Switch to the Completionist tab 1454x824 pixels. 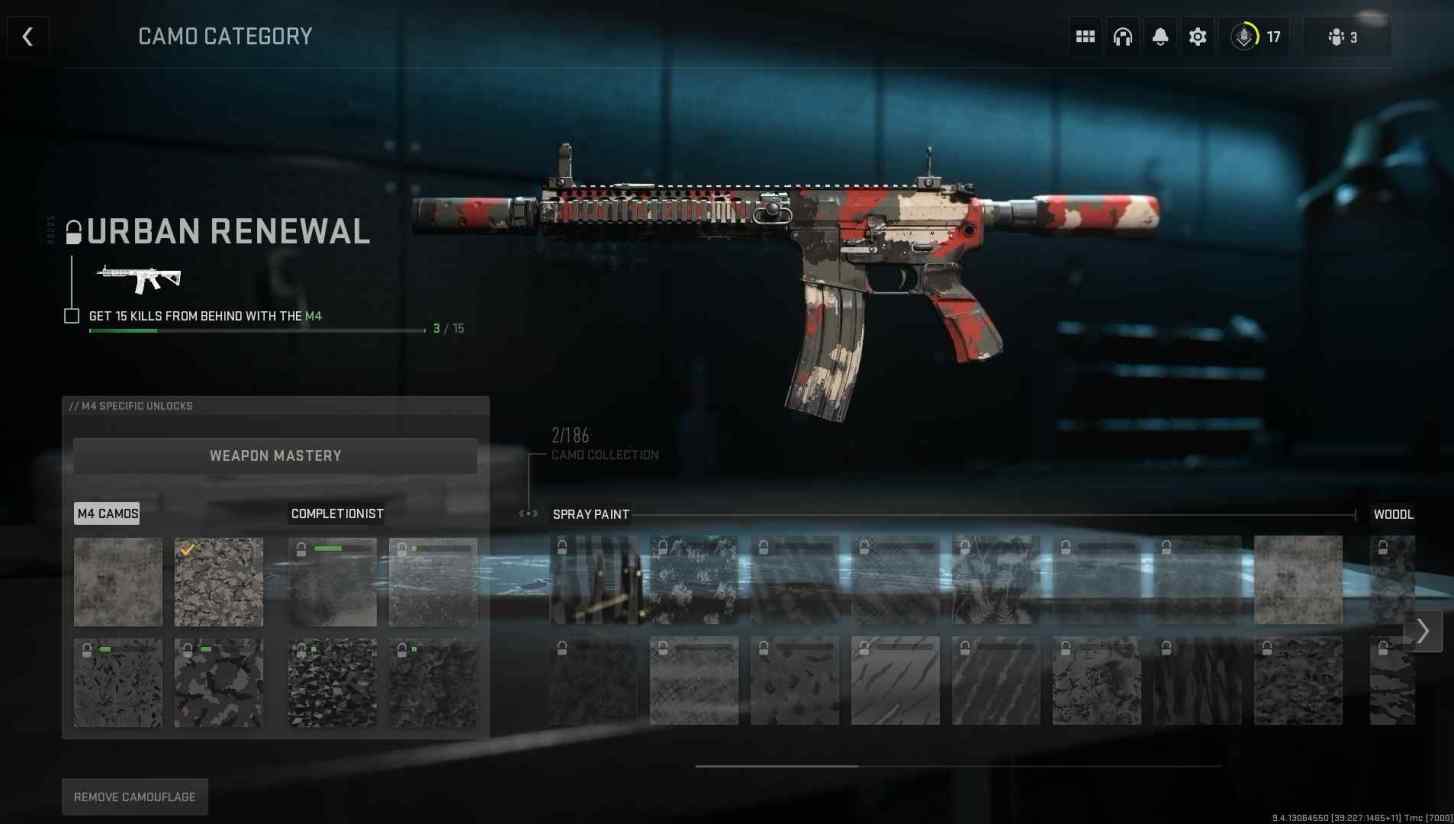(x=337, y=513)
